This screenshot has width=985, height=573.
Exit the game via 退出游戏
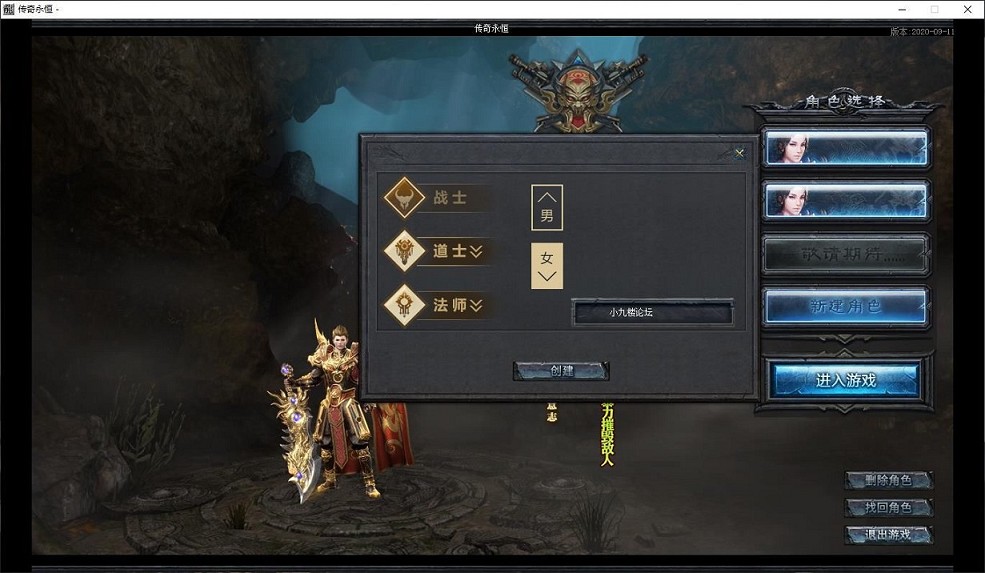click(888, 534)
